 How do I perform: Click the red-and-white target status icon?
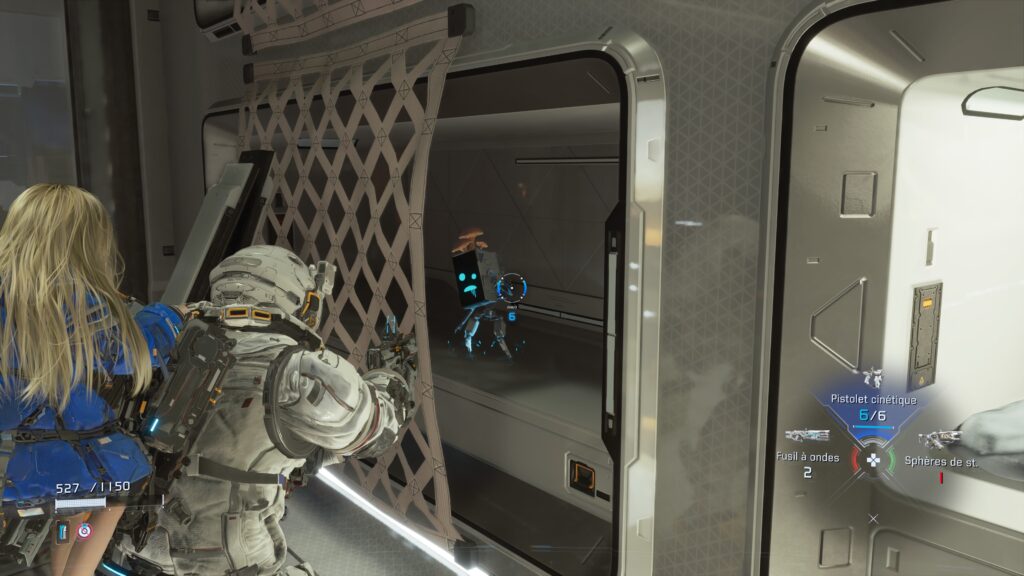[83, 530]
